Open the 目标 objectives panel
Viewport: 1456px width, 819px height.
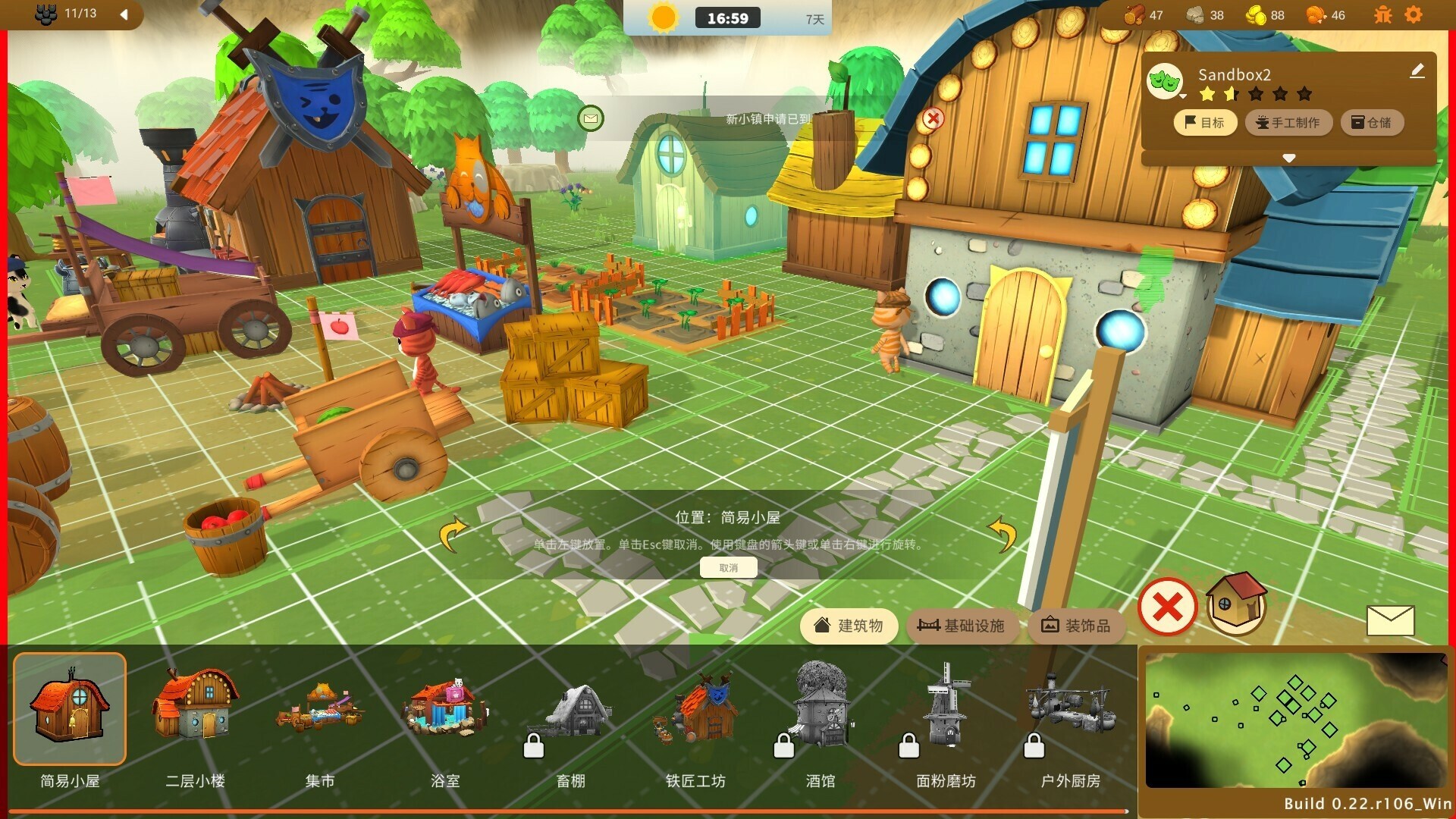pos(1204,123)
